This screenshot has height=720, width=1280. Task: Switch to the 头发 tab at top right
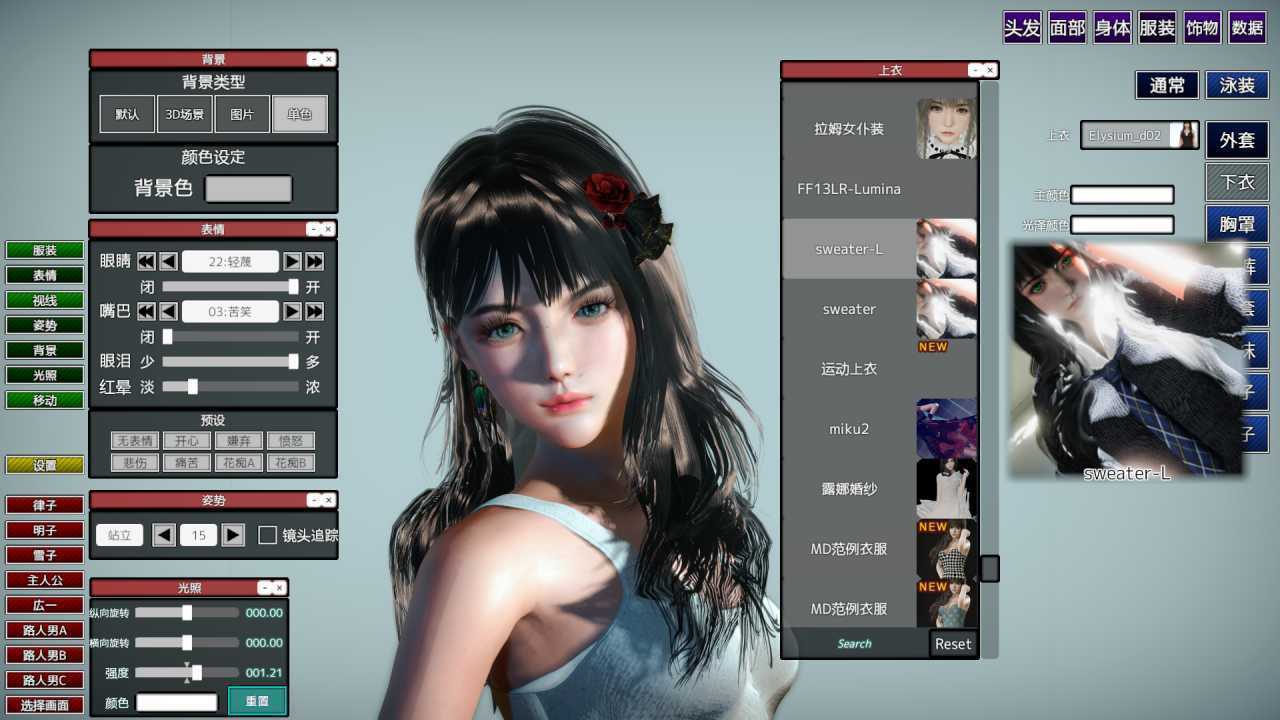tap(1021, 28)
